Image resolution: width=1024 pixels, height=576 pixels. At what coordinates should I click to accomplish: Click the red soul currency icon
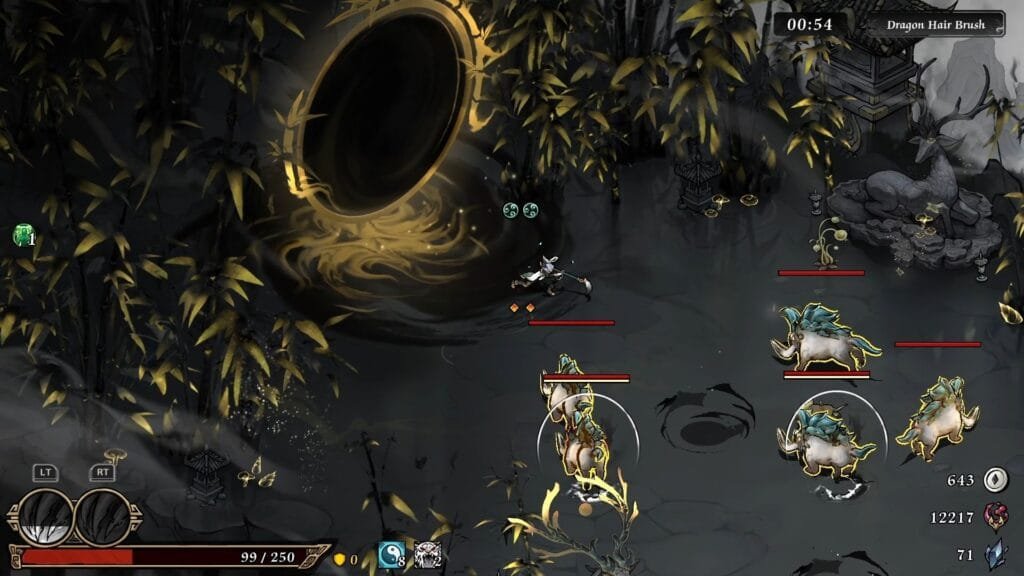coord(994,516)
